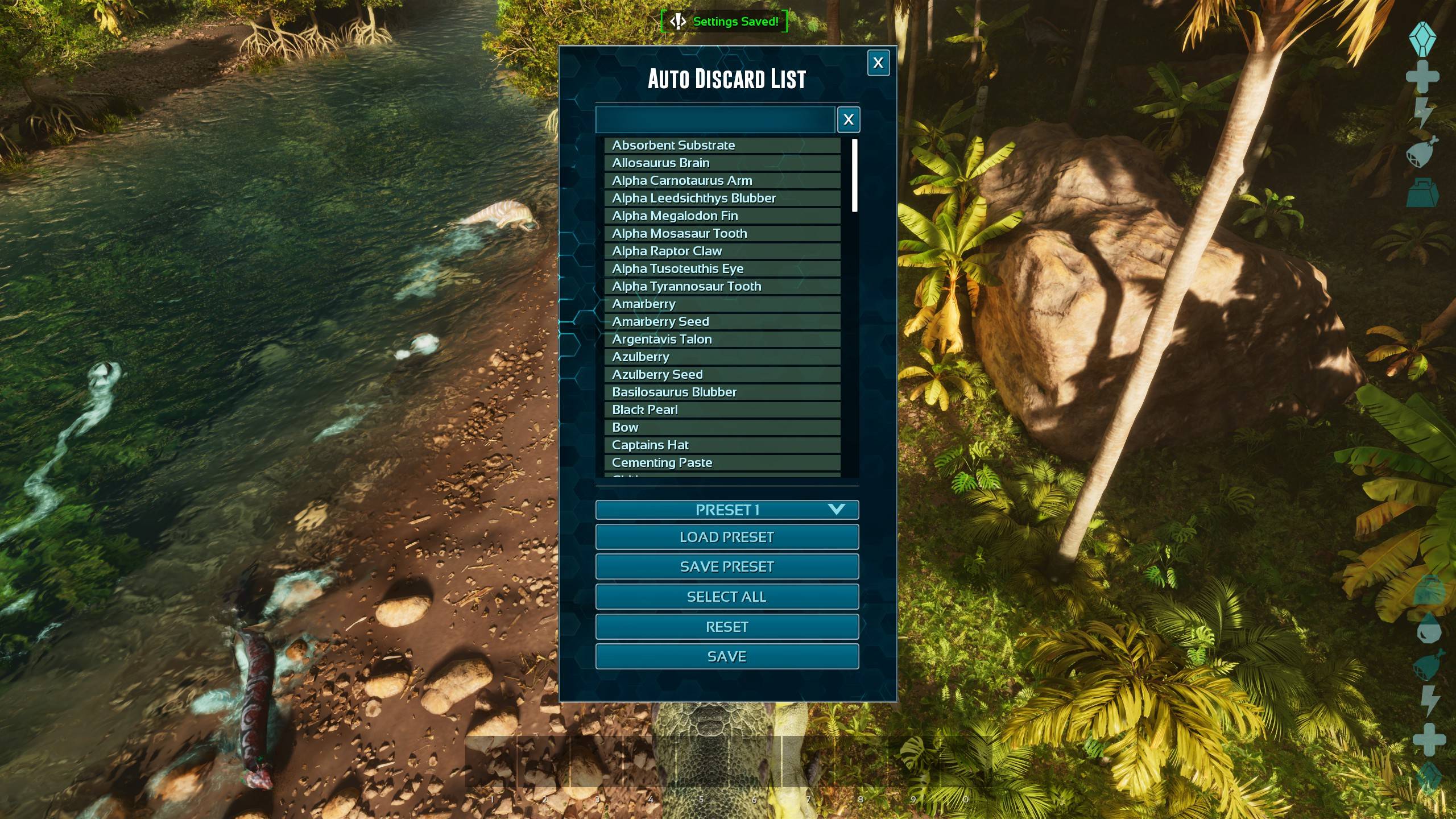Clear the search field text
Image resolution: width=1456 pixels, height=819 pixels.
pos(848,119)
